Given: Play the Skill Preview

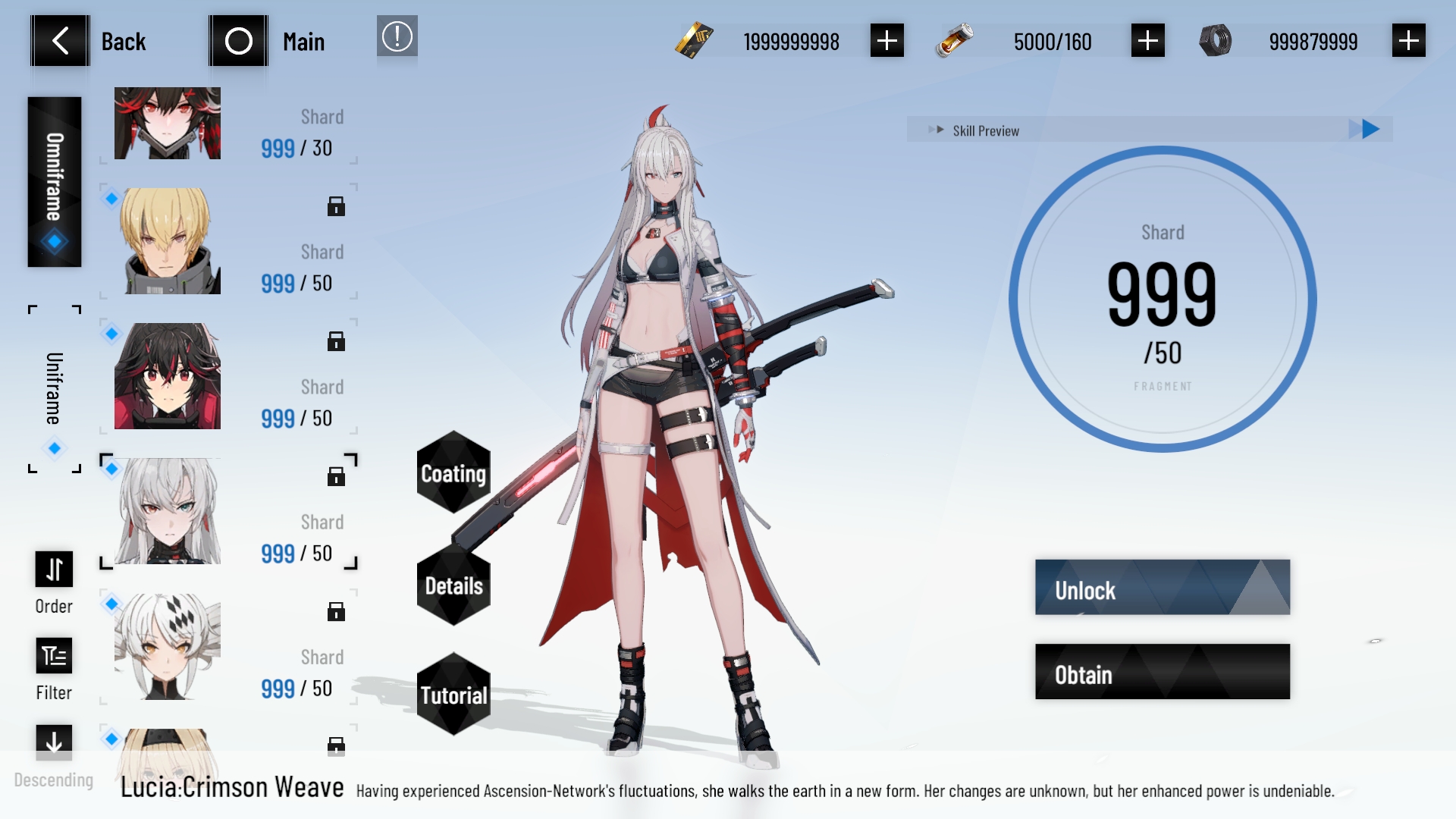Looking at the screenshot, I should pyautogui.click(x=1370, y=130).
